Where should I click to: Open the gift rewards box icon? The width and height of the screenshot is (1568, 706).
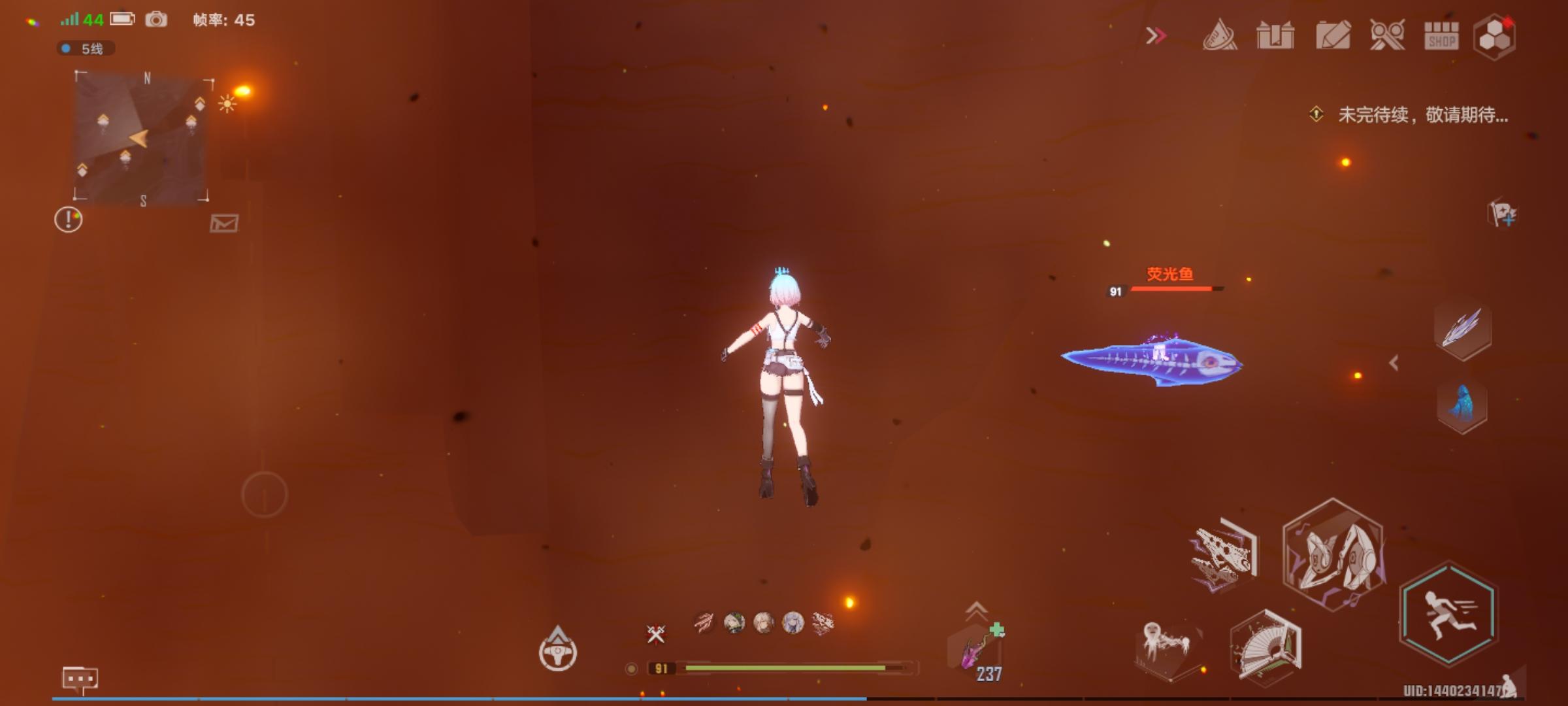pyautogui.click(x=1275, y=37)
